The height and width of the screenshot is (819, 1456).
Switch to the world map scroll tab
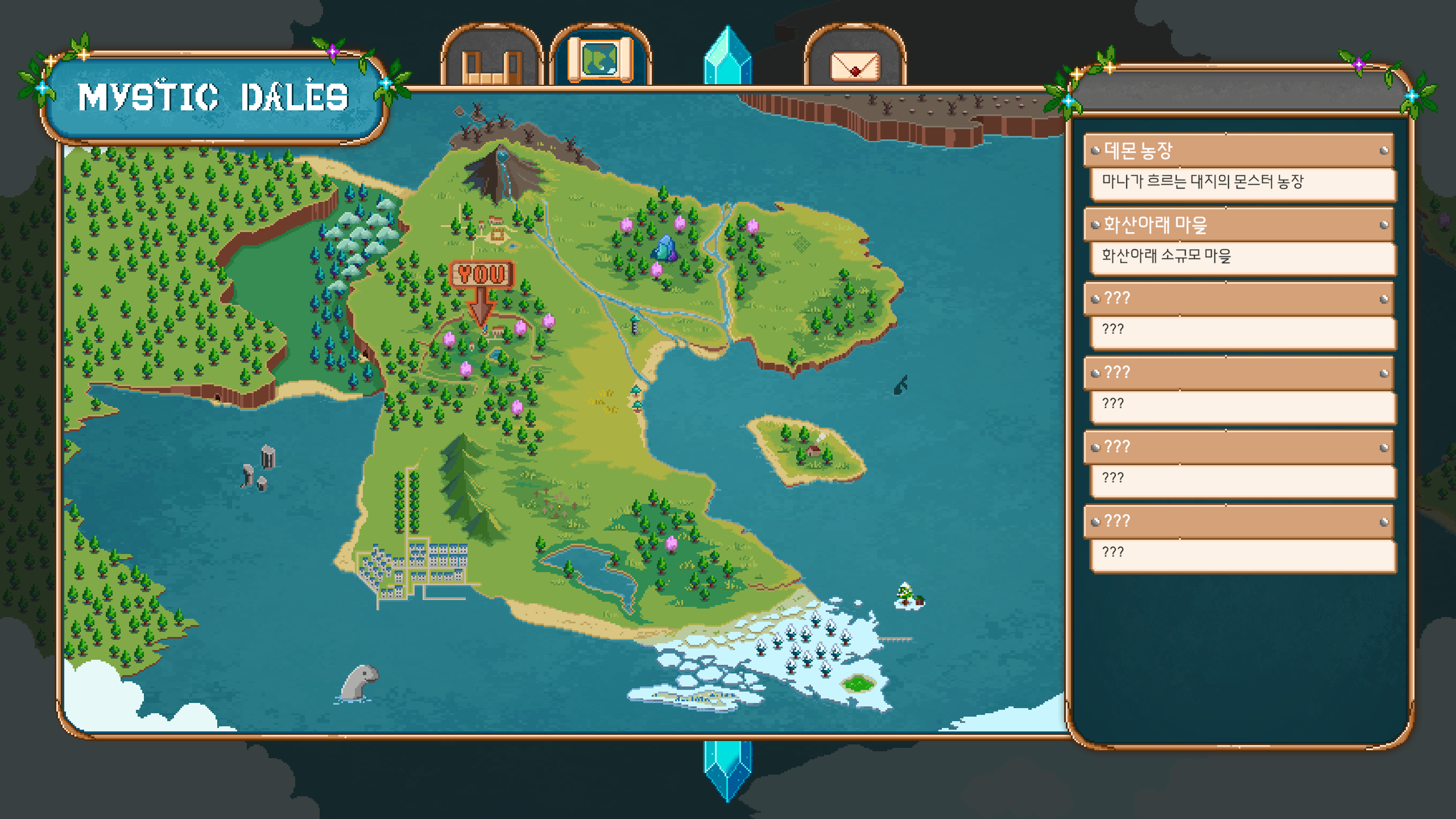click(x=600, y=59)
